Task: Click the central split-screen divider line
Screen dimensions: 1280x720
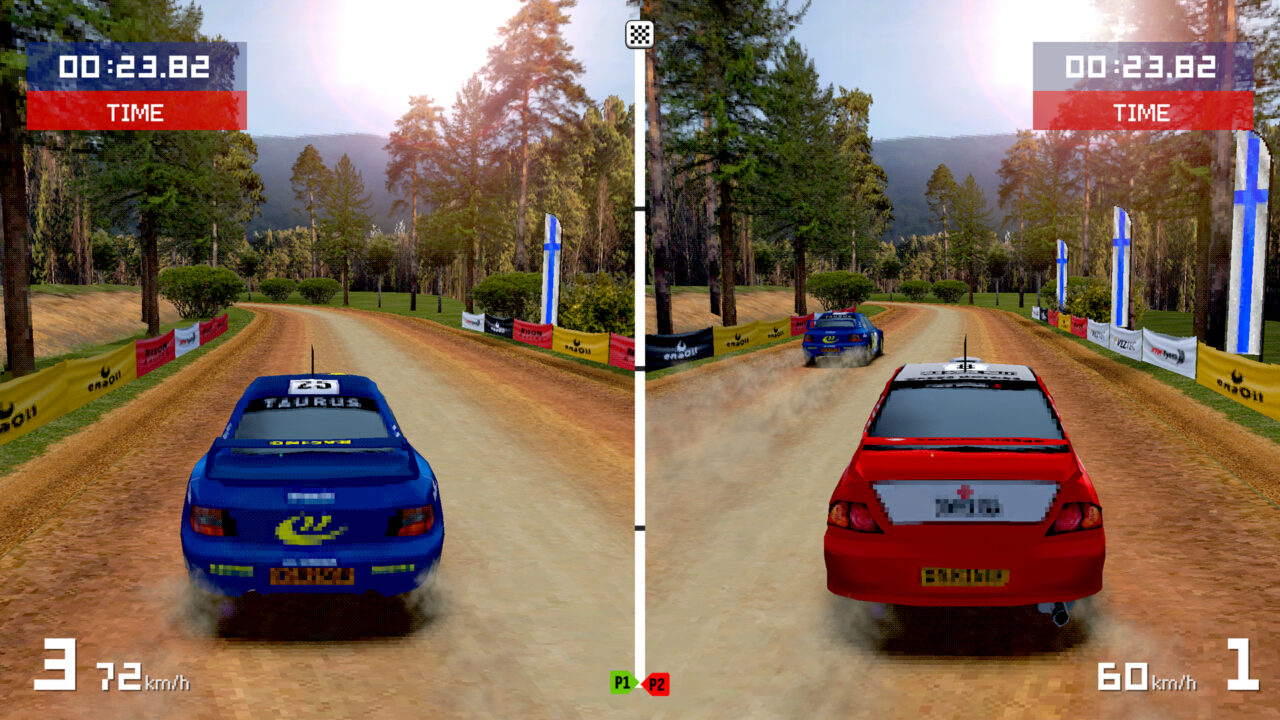Action: 640,400
